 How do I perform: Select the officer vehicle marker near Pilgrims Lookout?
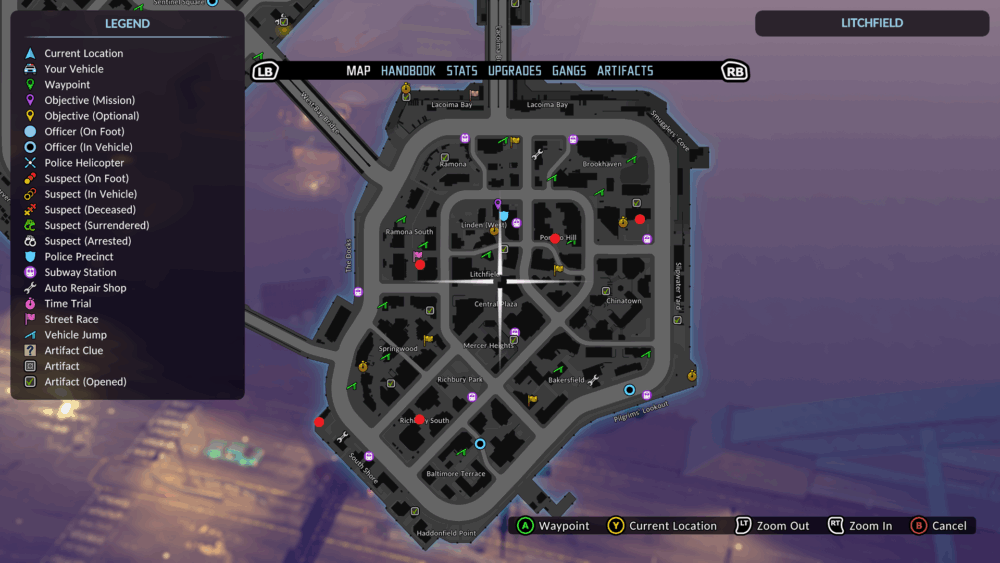[x=629, y=390]
